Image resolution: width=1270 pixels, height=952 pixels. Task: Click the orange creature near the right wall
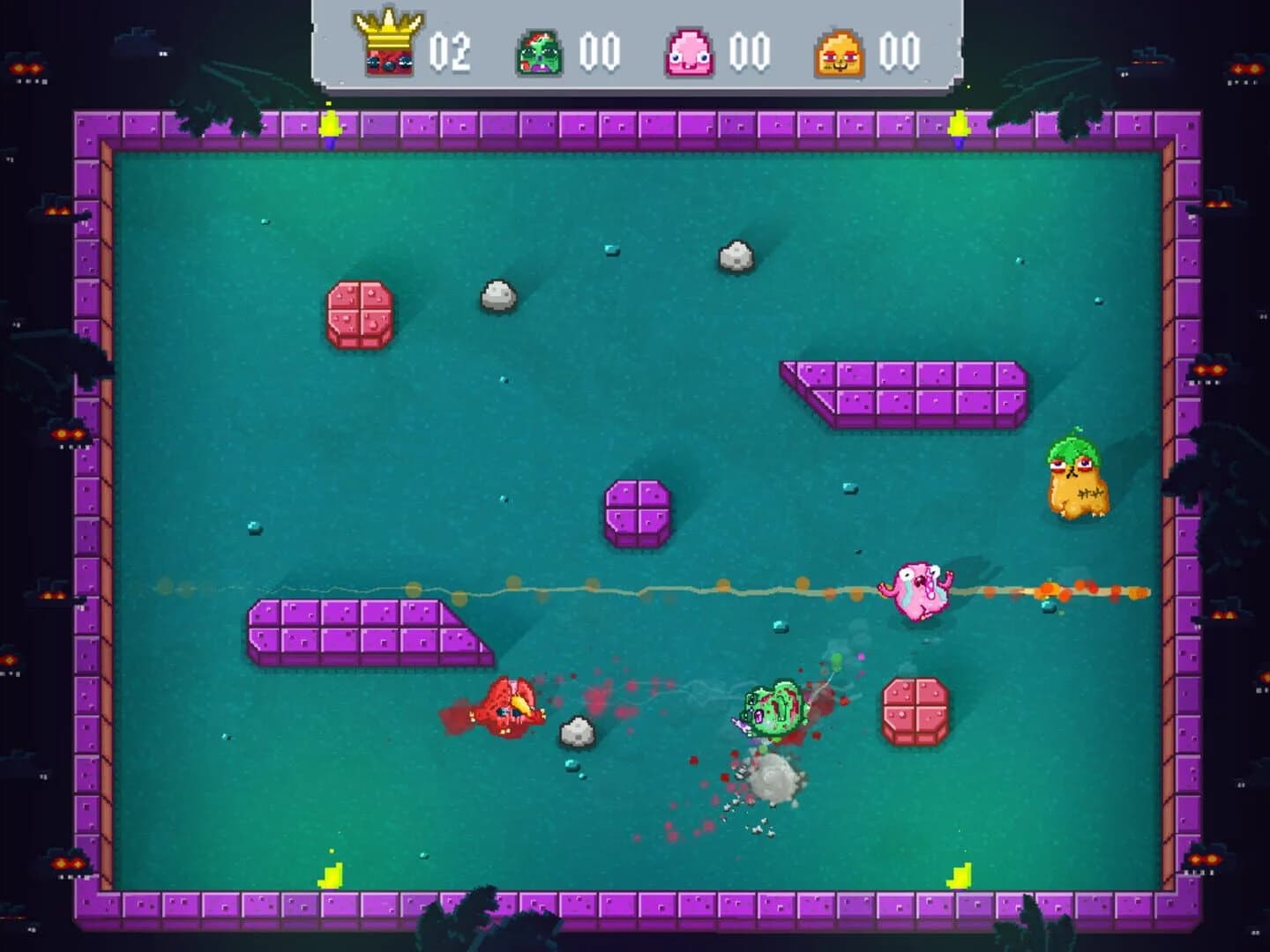click(x=1078, y=480)
